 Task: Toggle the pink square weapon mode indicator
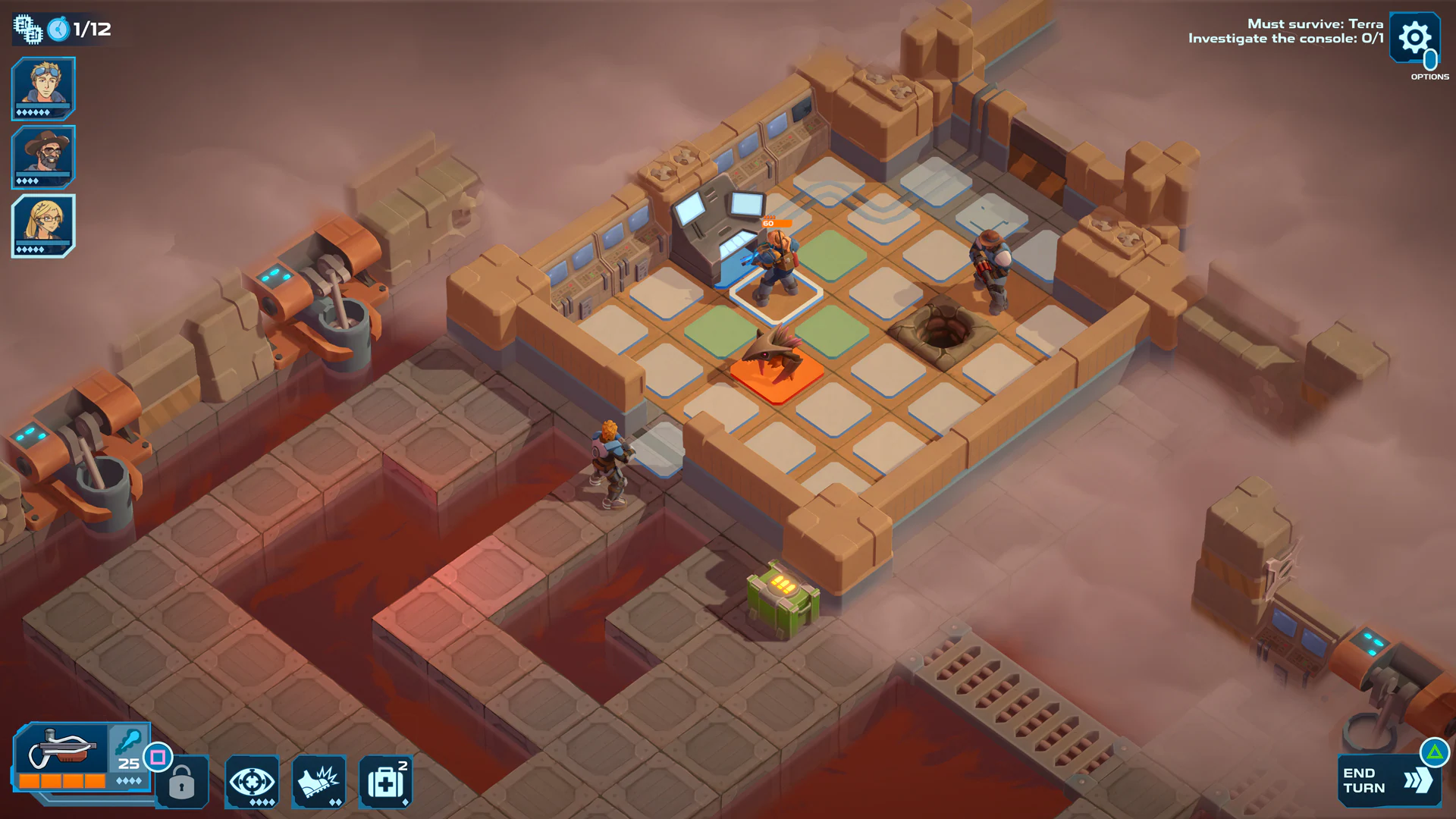click(x=157, y=758)
